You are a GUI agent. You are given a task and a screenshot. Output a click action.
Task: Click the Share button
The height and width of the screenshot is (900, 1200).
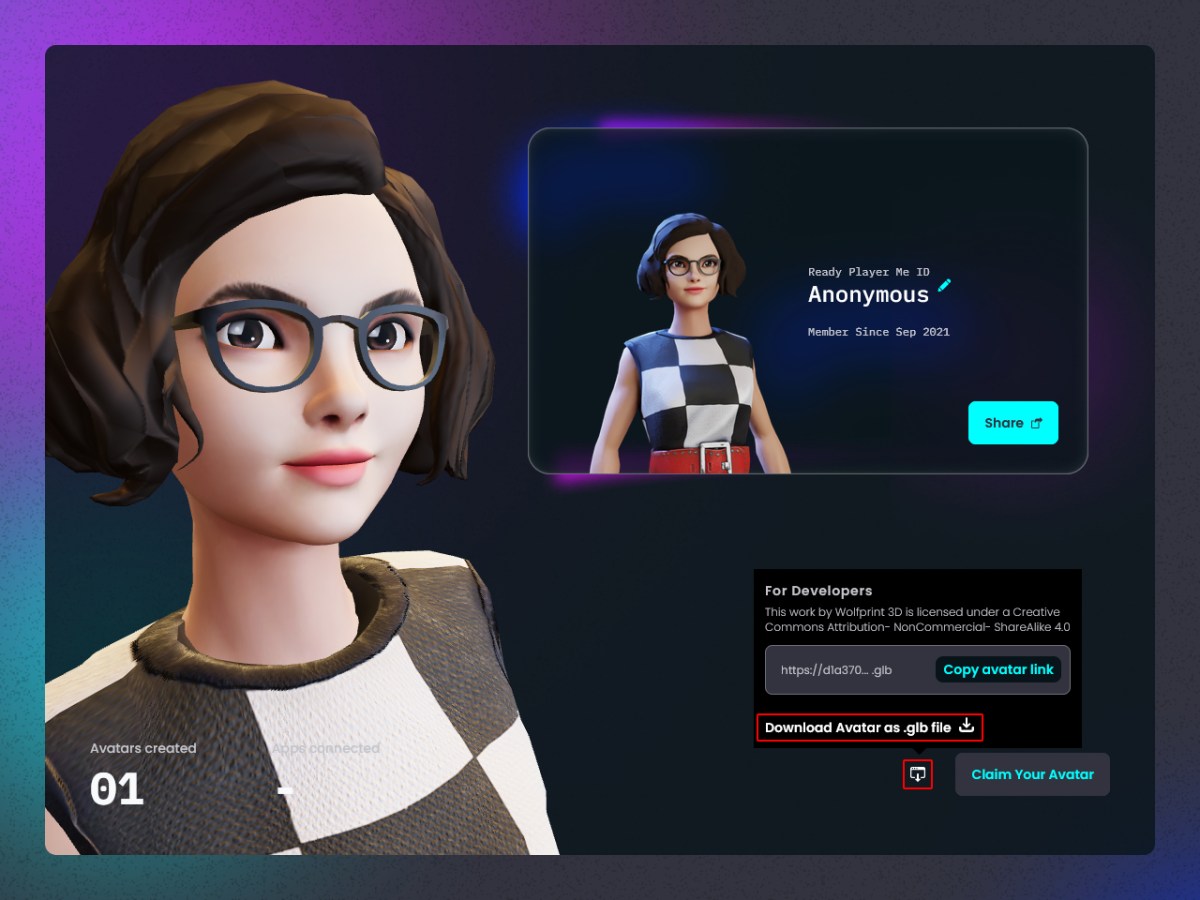[1012, 423]
